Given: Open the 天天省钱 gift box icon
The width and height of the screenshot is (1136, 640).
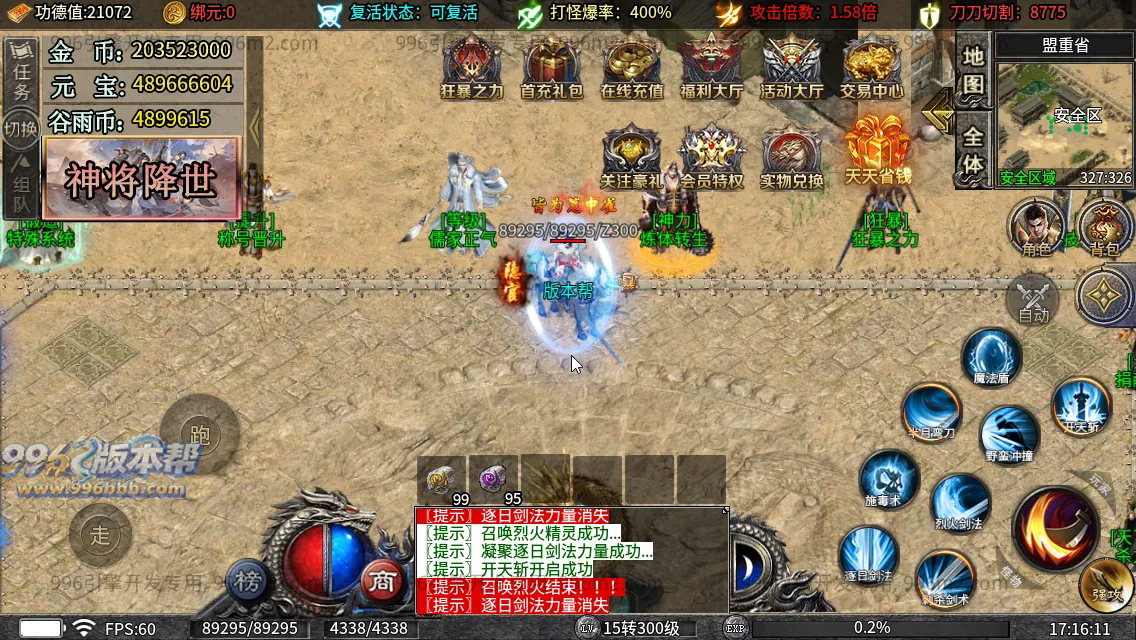Looking at the screenshot, I should click(877, 150).
